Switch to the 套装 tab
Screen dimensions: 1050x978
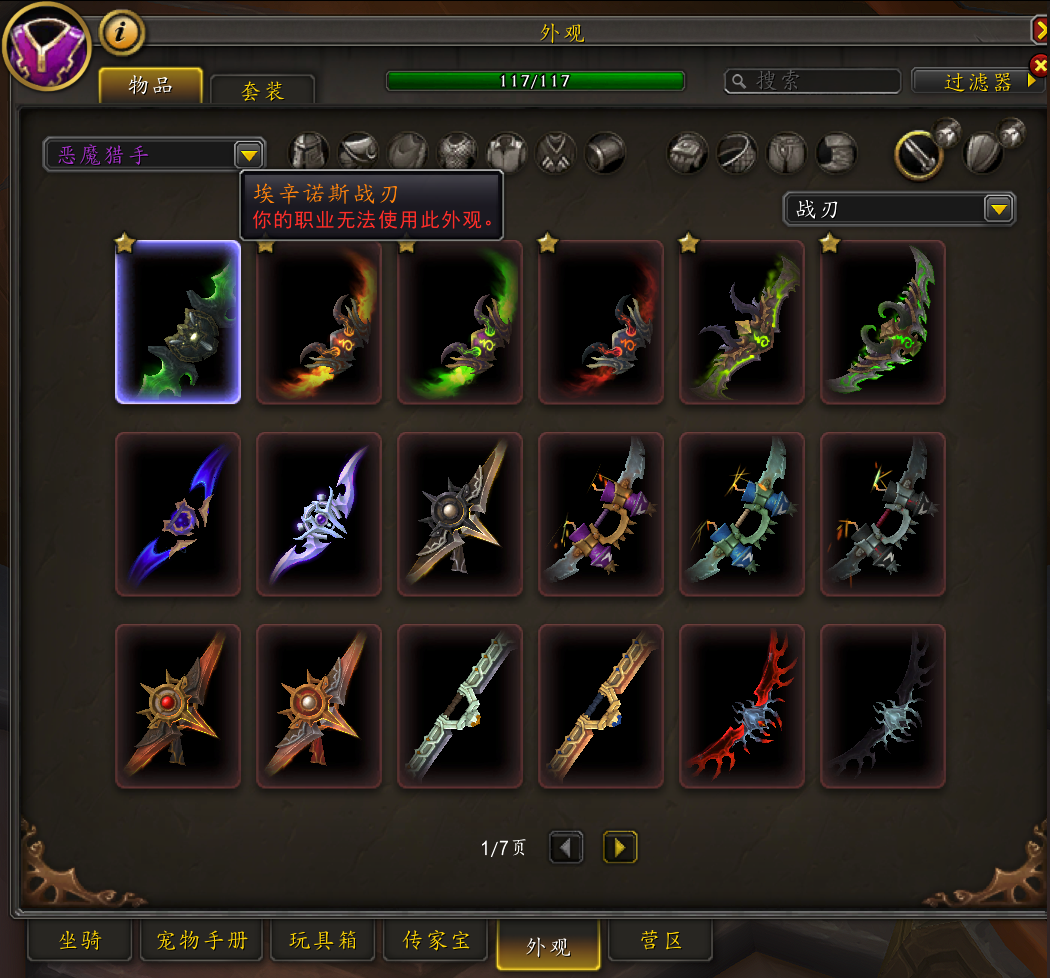[x=262, y=90]
